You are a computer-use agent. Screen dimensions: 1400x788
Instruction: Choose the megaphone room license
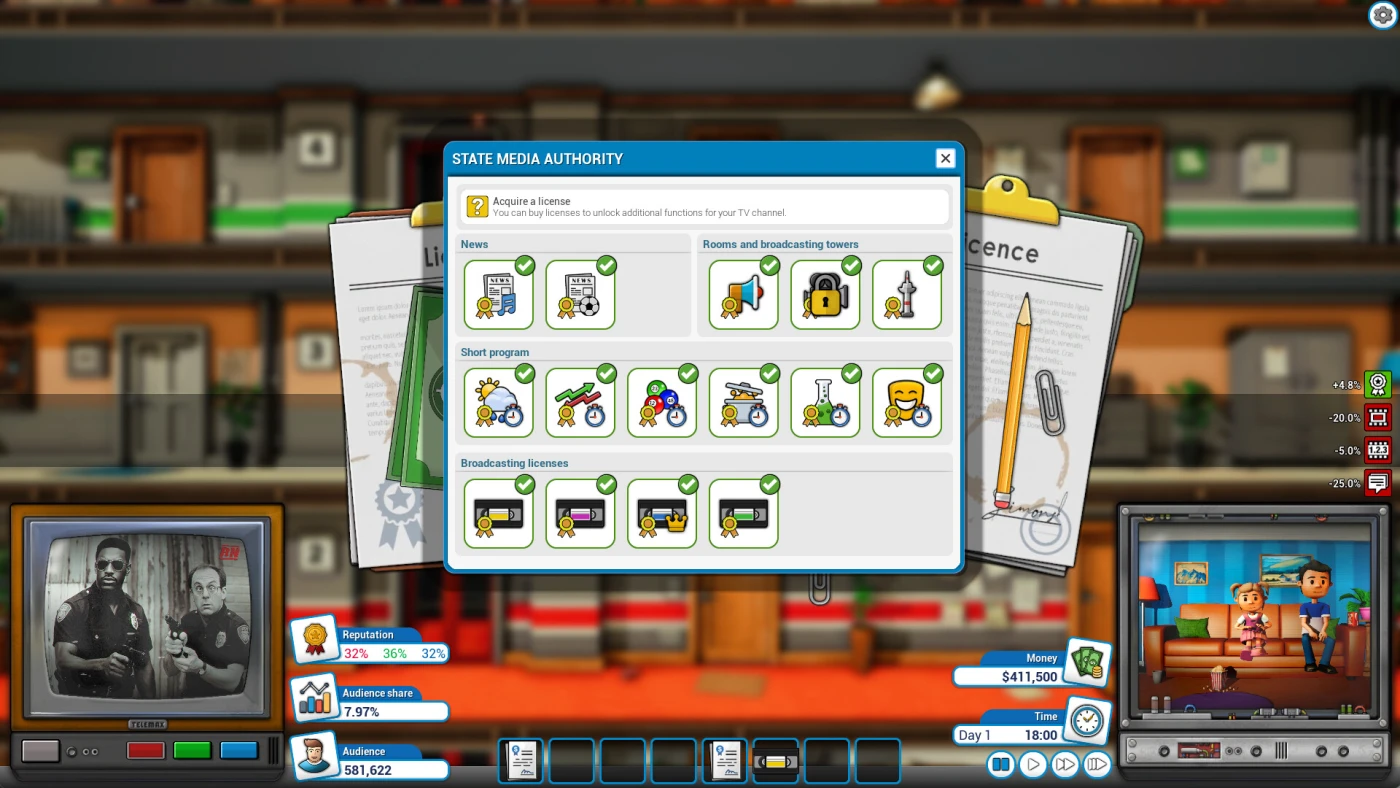click(743, 294)
